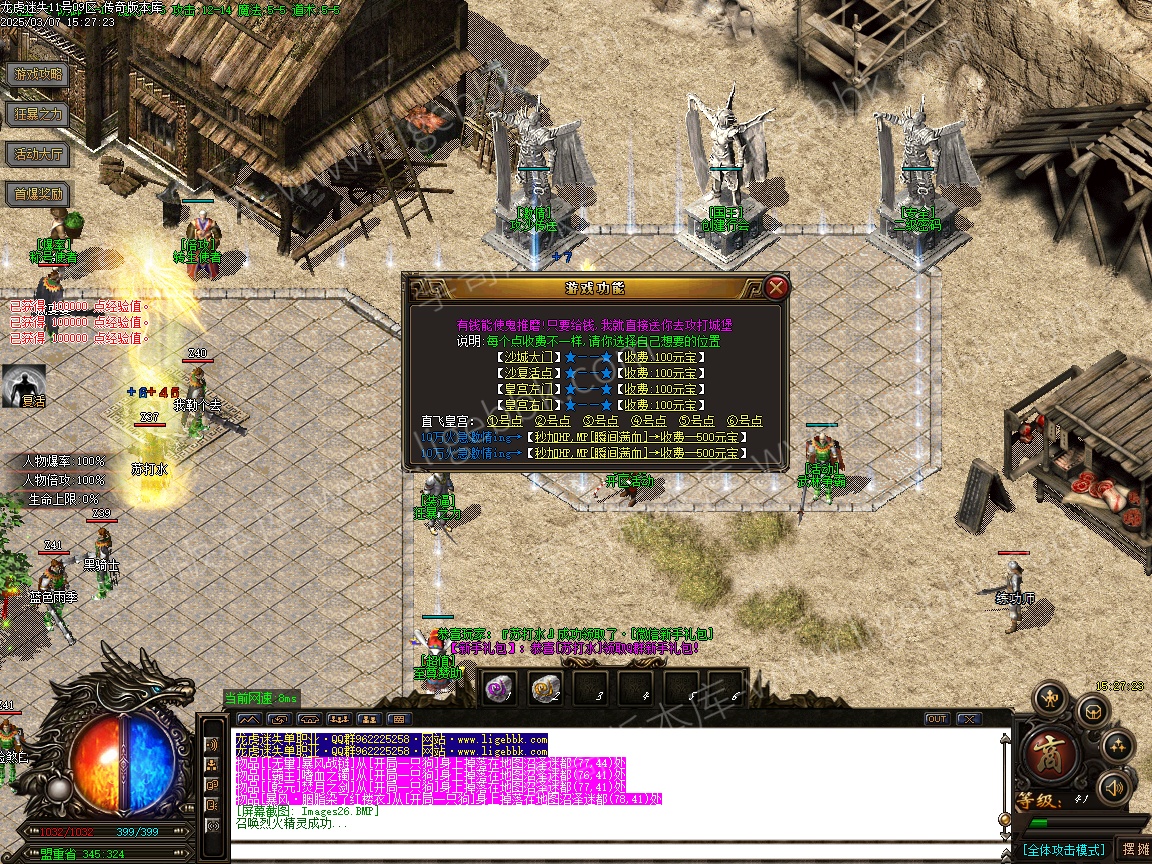Viewport: 1152px width, 864px height.
Task: Open the 摆摊 stall button
Action: 1135,849
